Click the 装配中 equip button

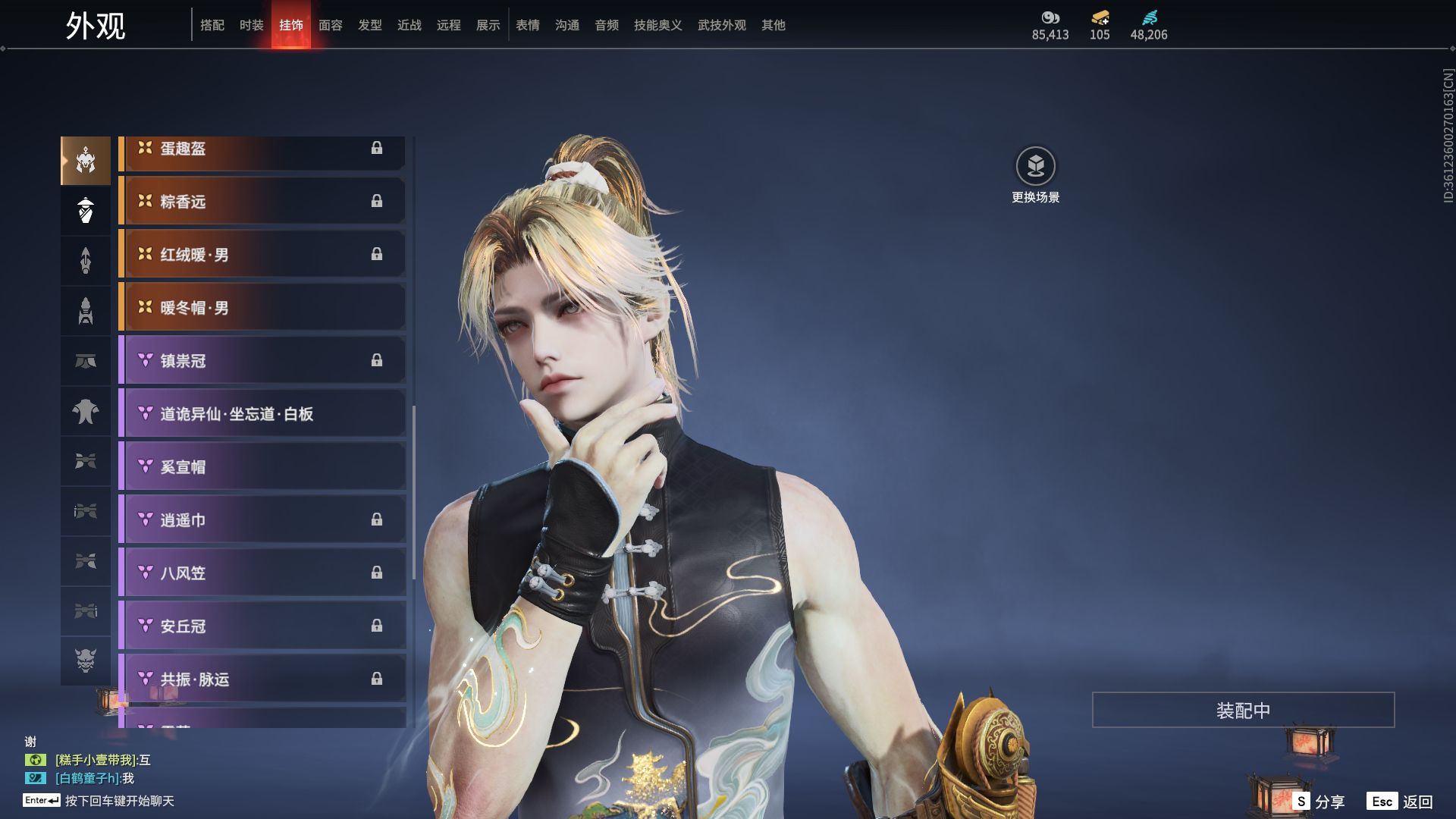pos(1243,710)
